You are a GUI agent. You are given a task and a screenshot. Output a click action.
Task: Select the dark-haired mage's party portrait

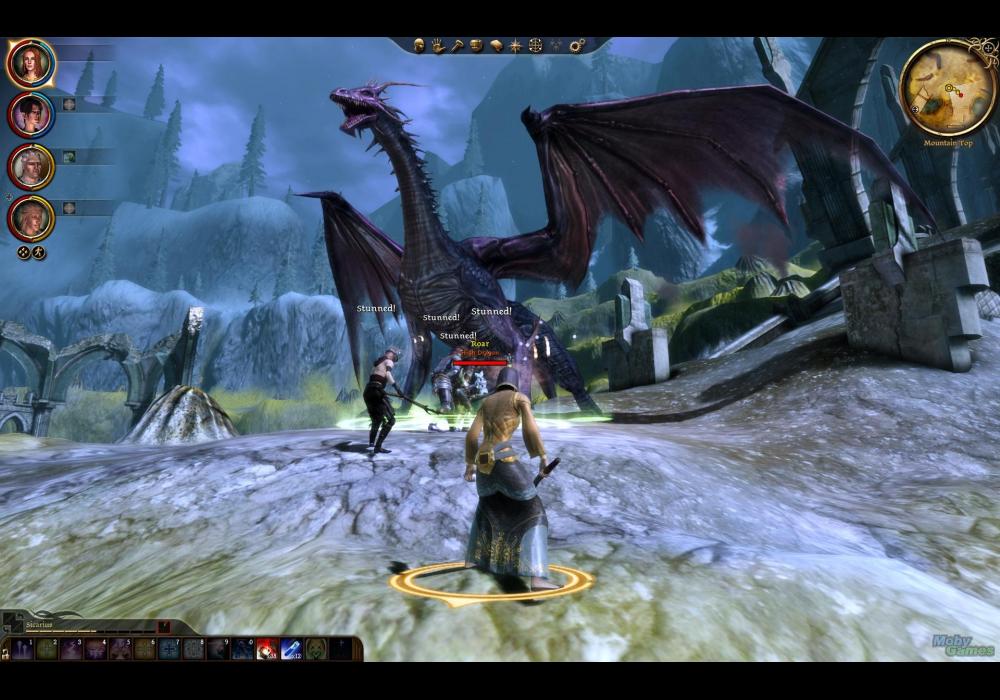pos(30,115)
